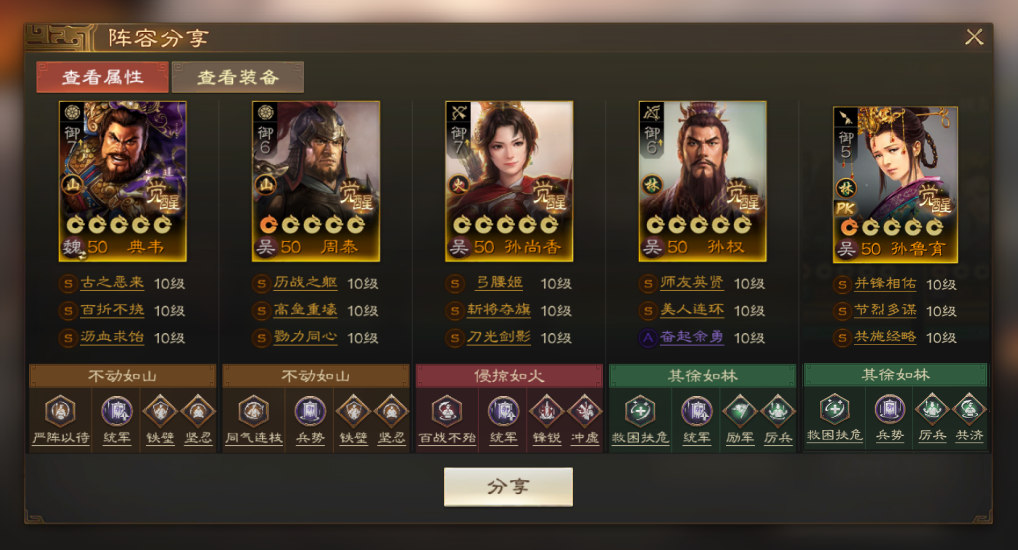The height and width of the screenshot is (550, 1018).
Task: Check the 并锋相佑 skill
Action: (x=886, y=285)
